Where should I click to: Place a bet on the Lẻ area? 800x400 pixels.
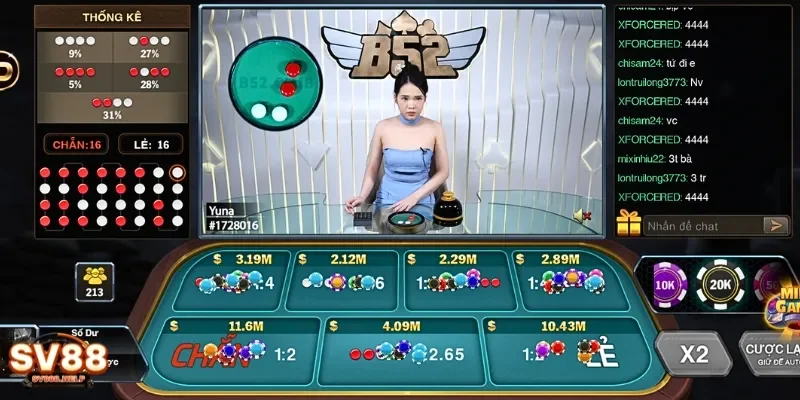coord(561,351)
